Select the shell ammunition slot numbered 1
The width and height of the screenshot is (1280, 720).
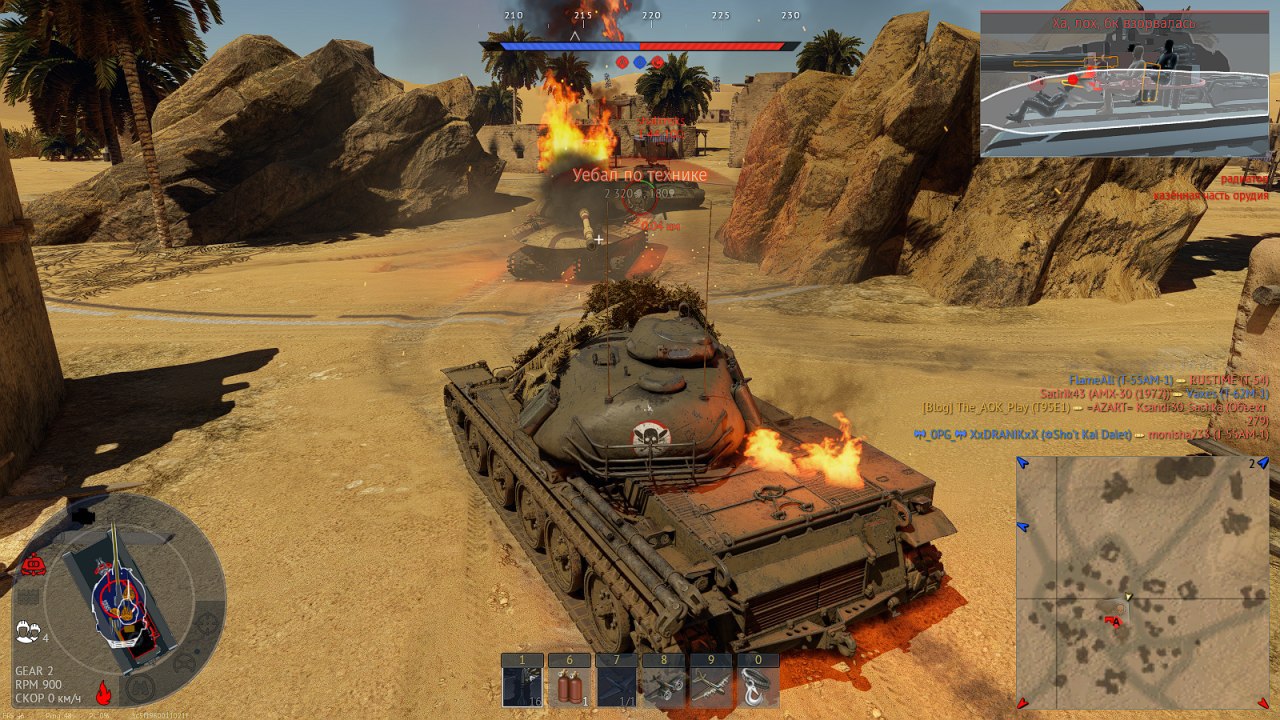point(522,688)
